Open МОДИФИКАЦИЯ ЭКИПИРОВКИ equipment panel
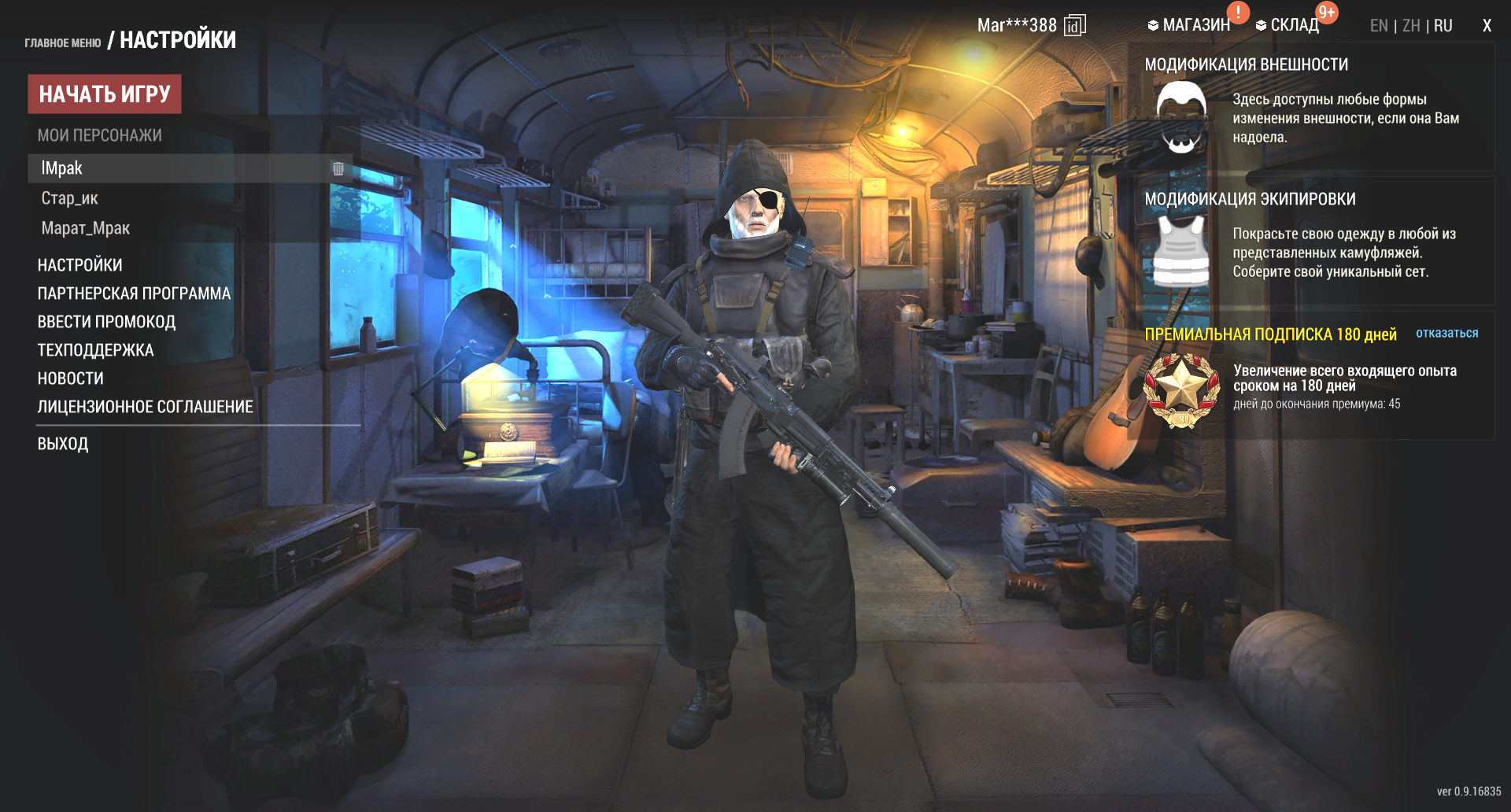1511x812 pixels. pyautogui.click(x=1250, y=199)
